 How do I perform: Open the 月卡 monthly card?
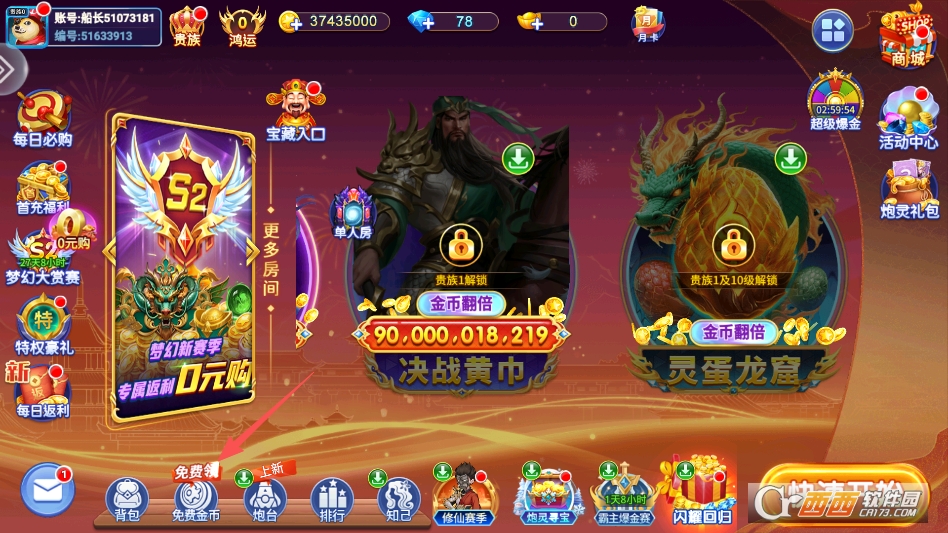(647, 24)
